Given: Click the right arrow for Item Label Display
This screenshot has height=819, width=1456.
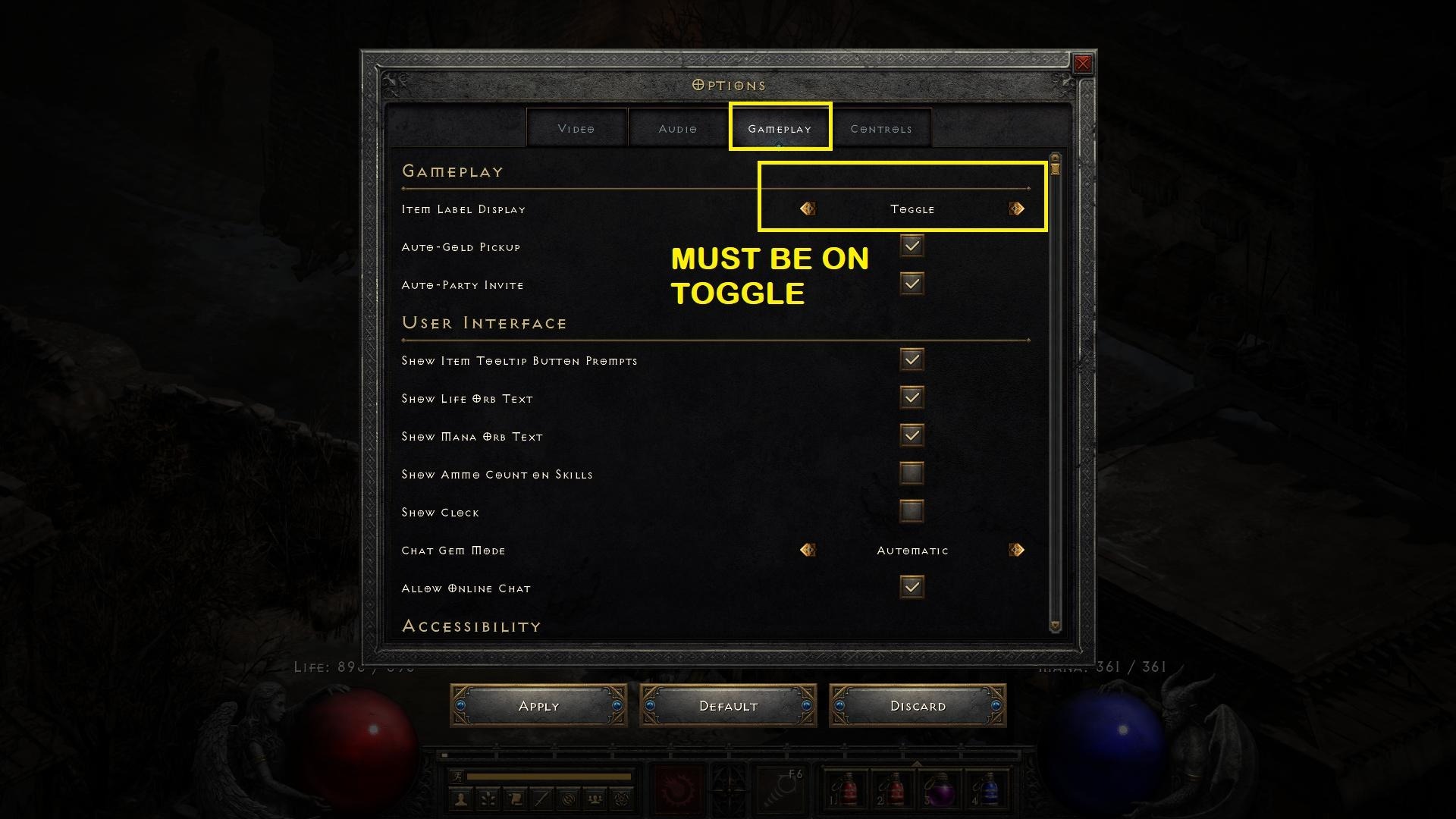Looking at the screenshot, I should click(x=1017, y=209).
